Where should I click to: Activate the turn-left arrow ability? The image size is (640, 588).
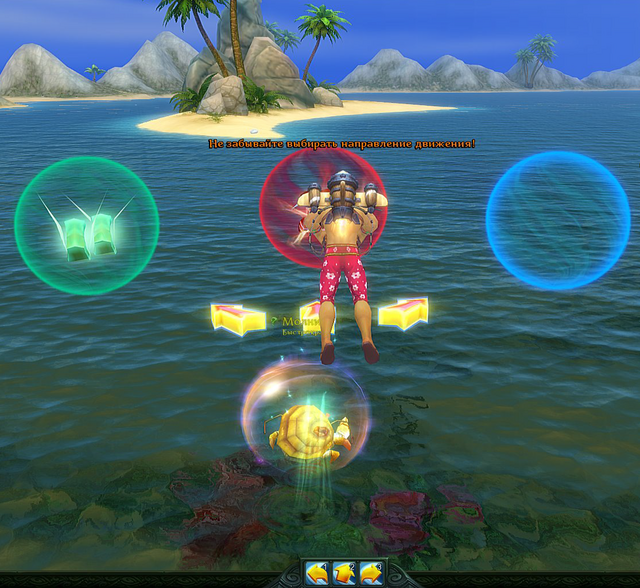(318, 573)
